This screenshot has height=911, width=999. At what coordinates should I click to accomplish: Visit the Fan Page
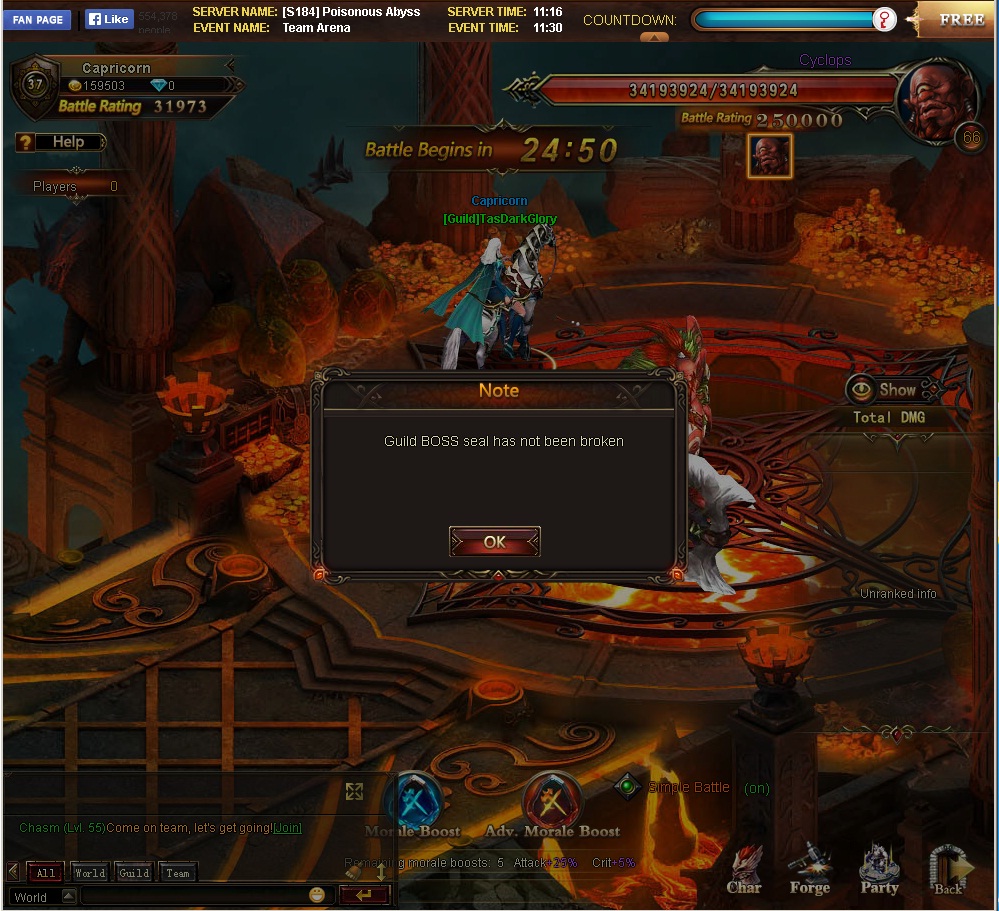tap(38, 19)
